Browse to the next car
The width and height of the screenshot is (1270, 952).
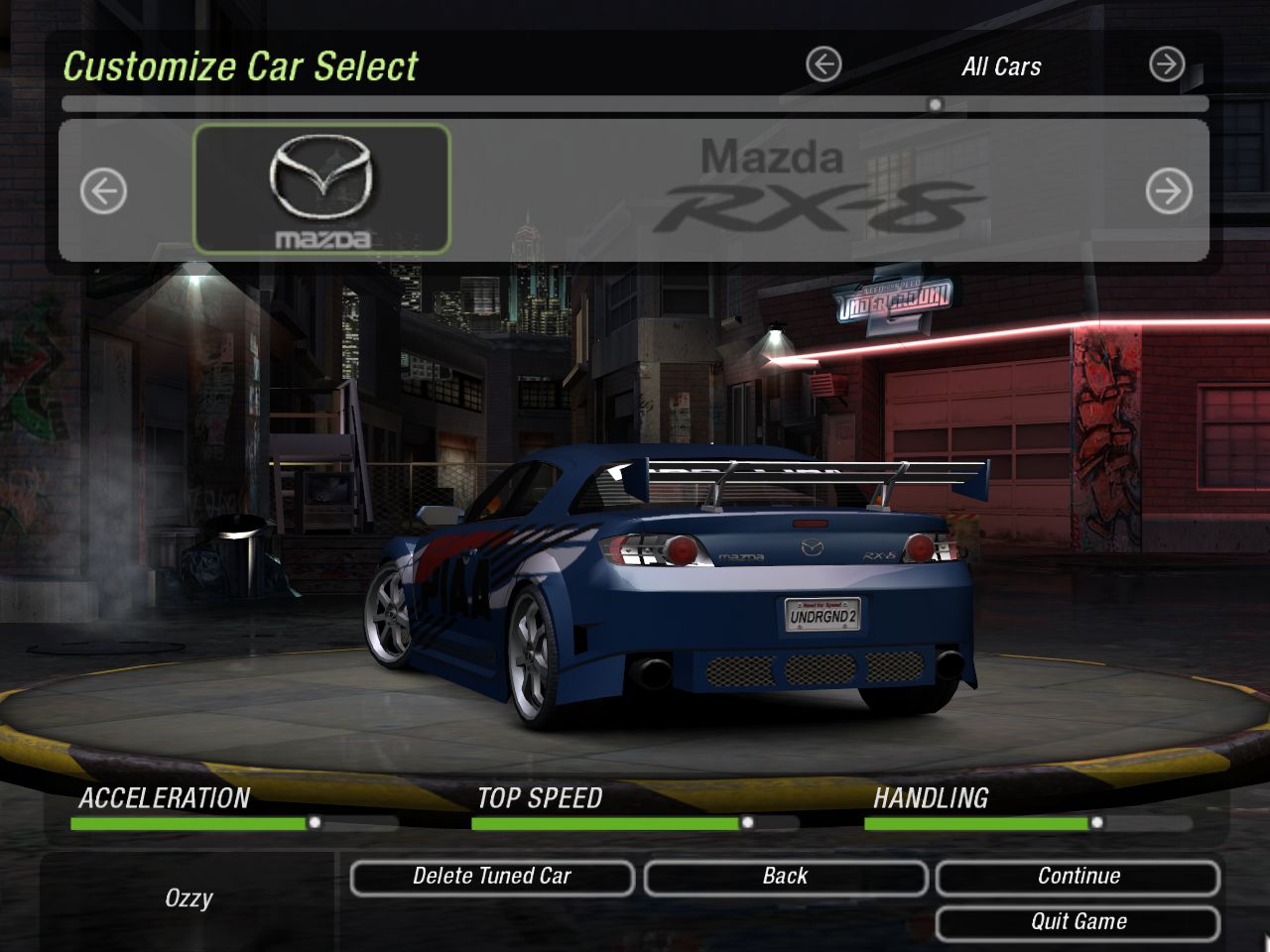(x=1169, y=190)
